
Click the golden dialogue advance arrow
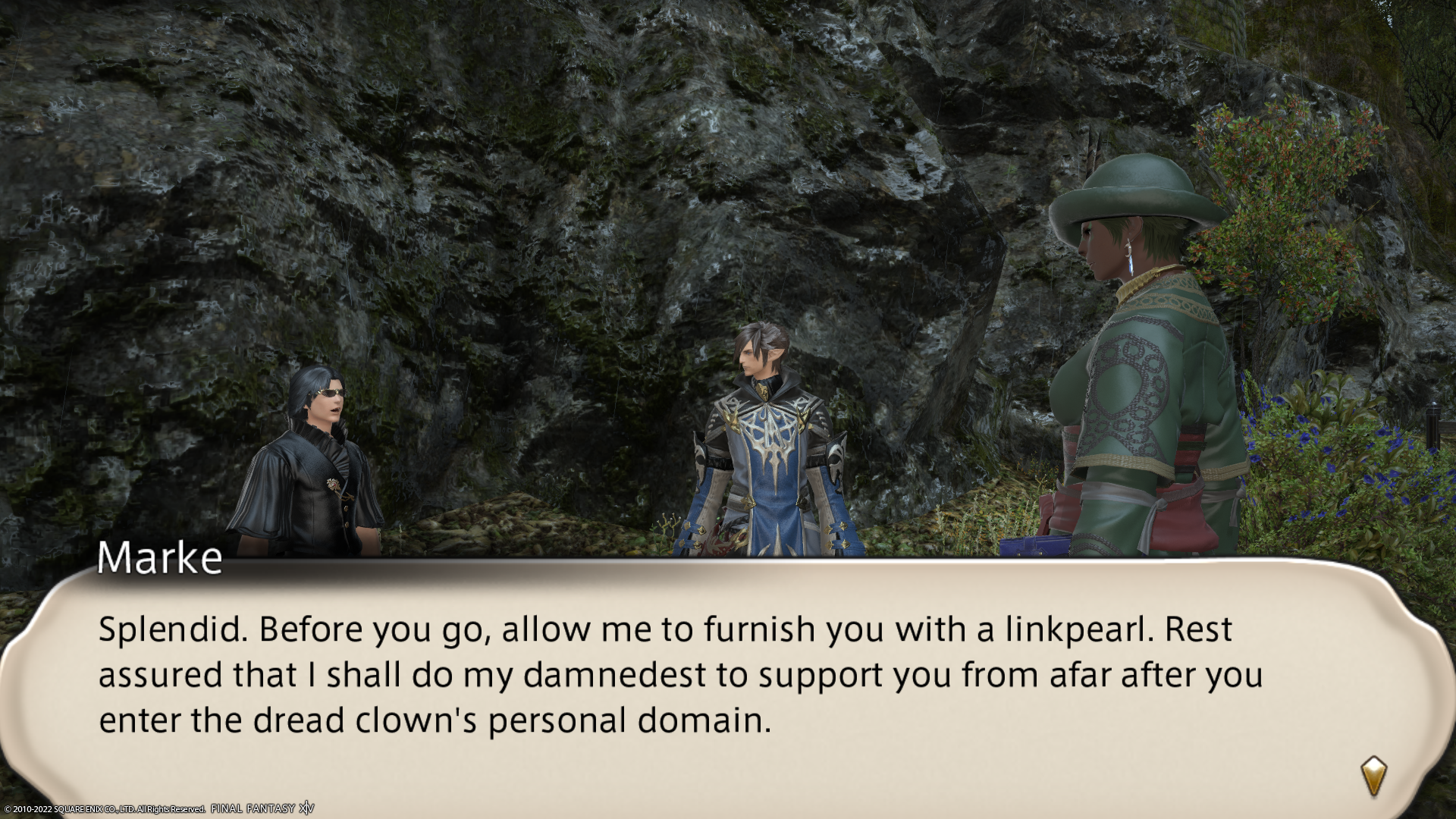[1373, 776]
